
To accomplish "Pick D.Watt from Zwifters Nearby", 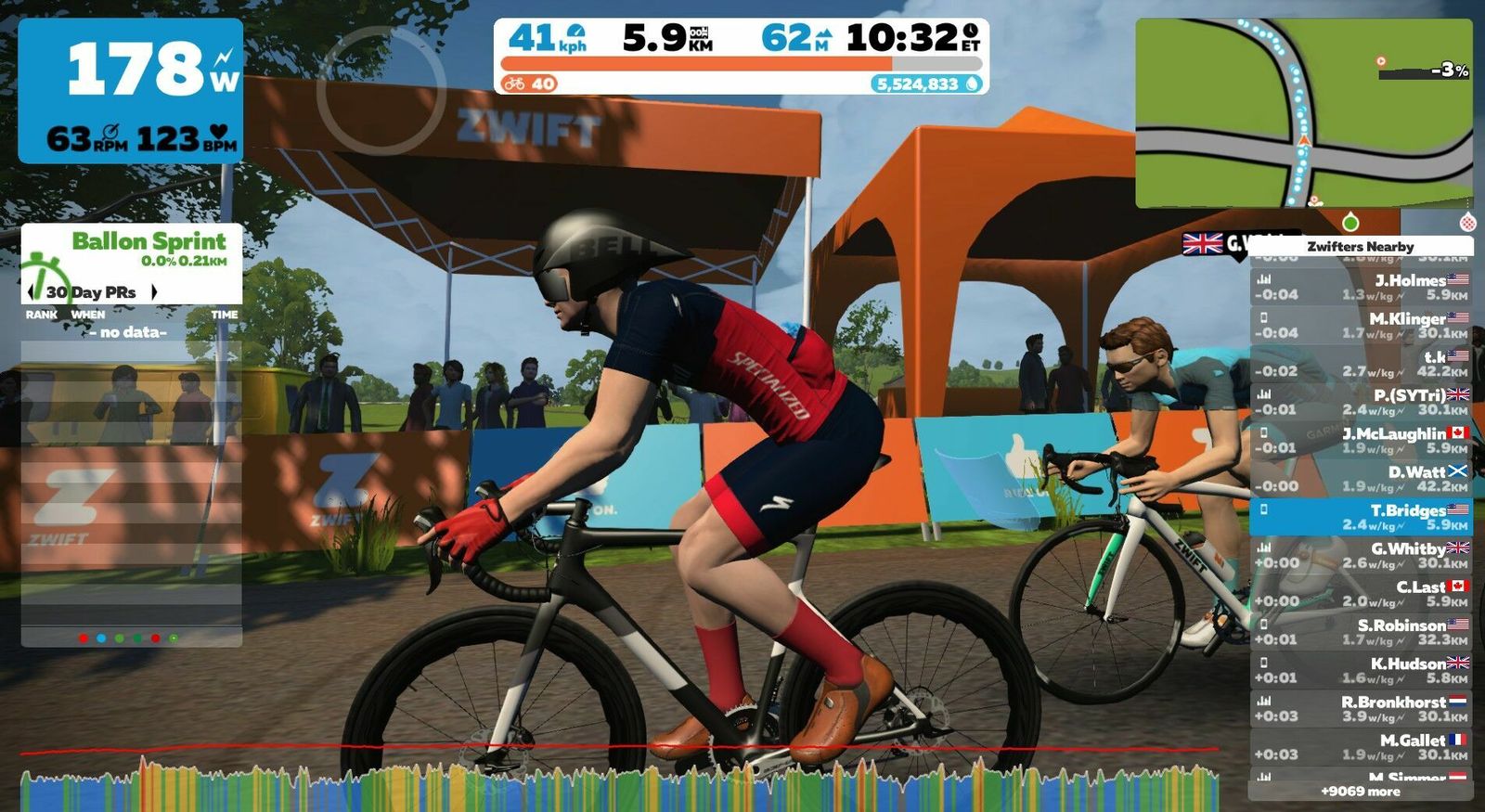I will click(x=1360, y=479).
